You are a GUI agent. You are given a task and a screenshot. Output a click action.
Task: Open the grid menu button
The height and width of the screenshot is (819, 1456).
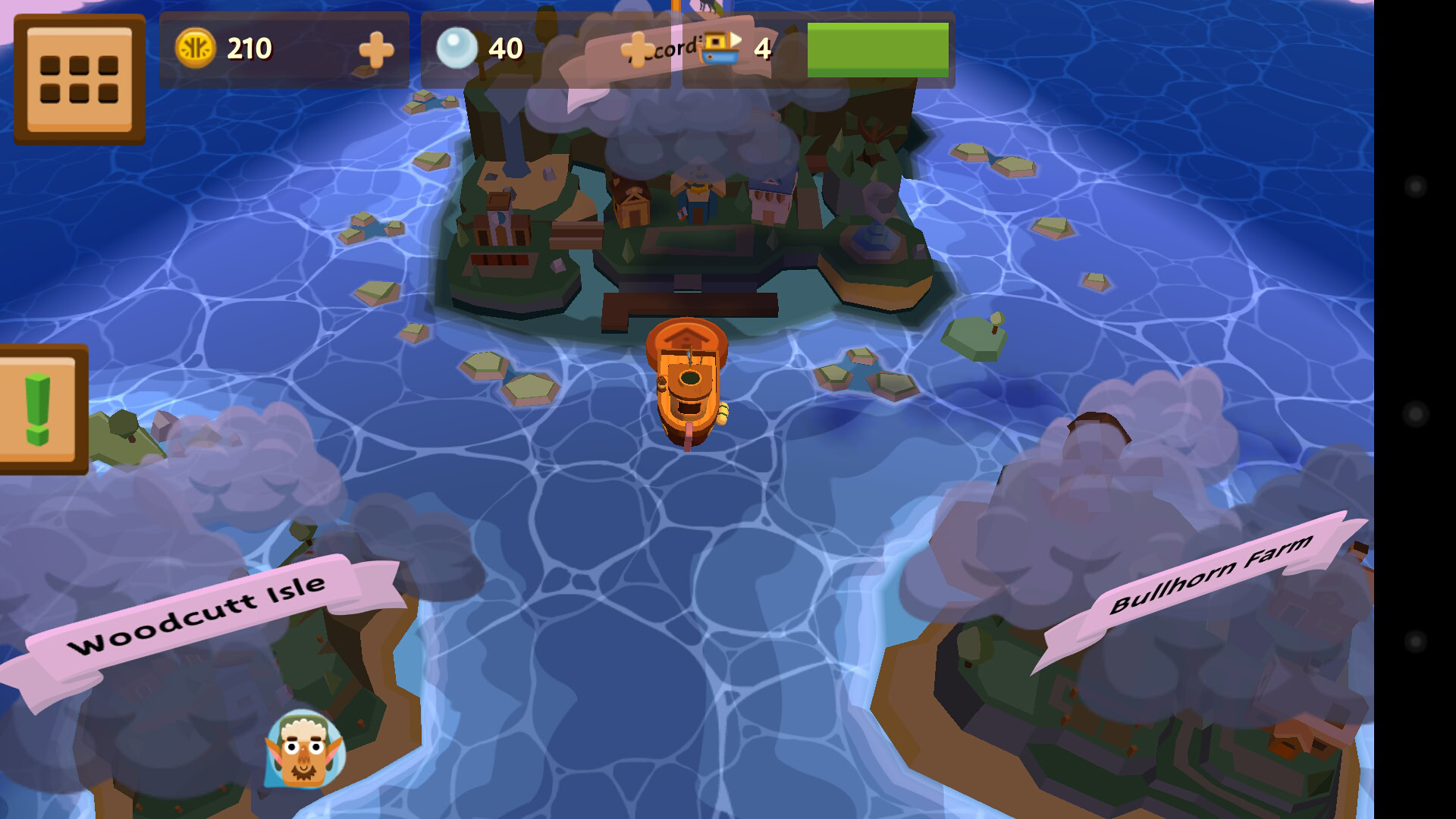point(79,79)
